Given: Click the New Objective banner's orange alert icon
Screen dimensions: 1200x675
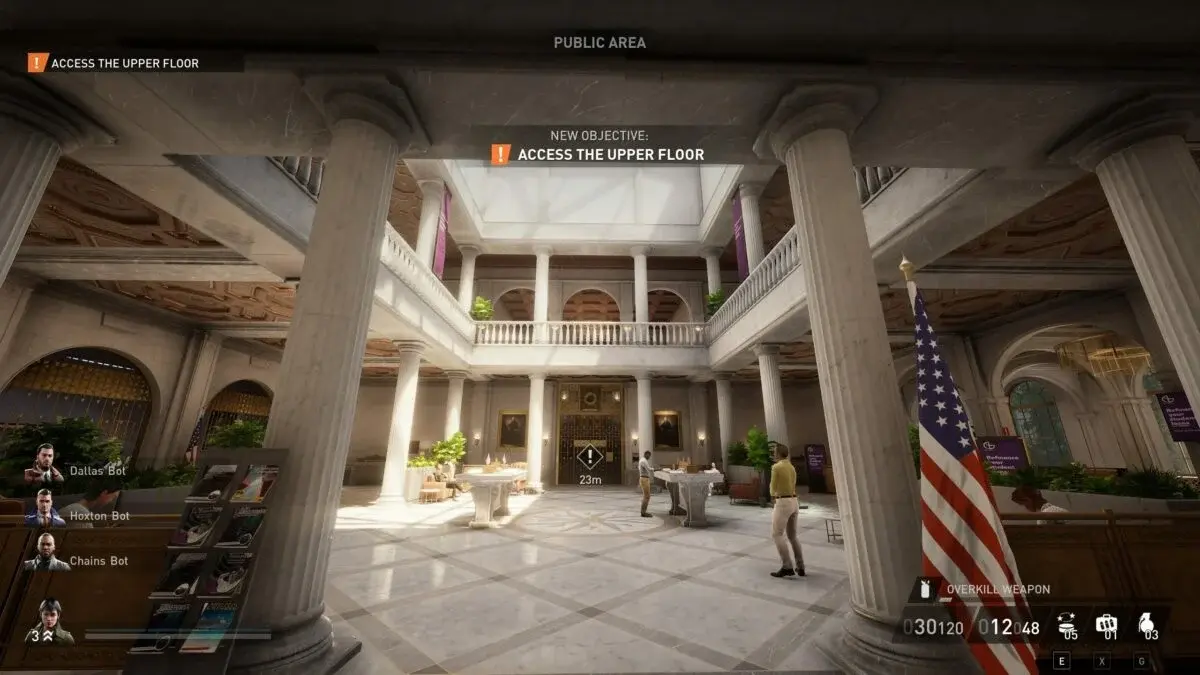Looking at the screenshot, I should coord(501,154).
